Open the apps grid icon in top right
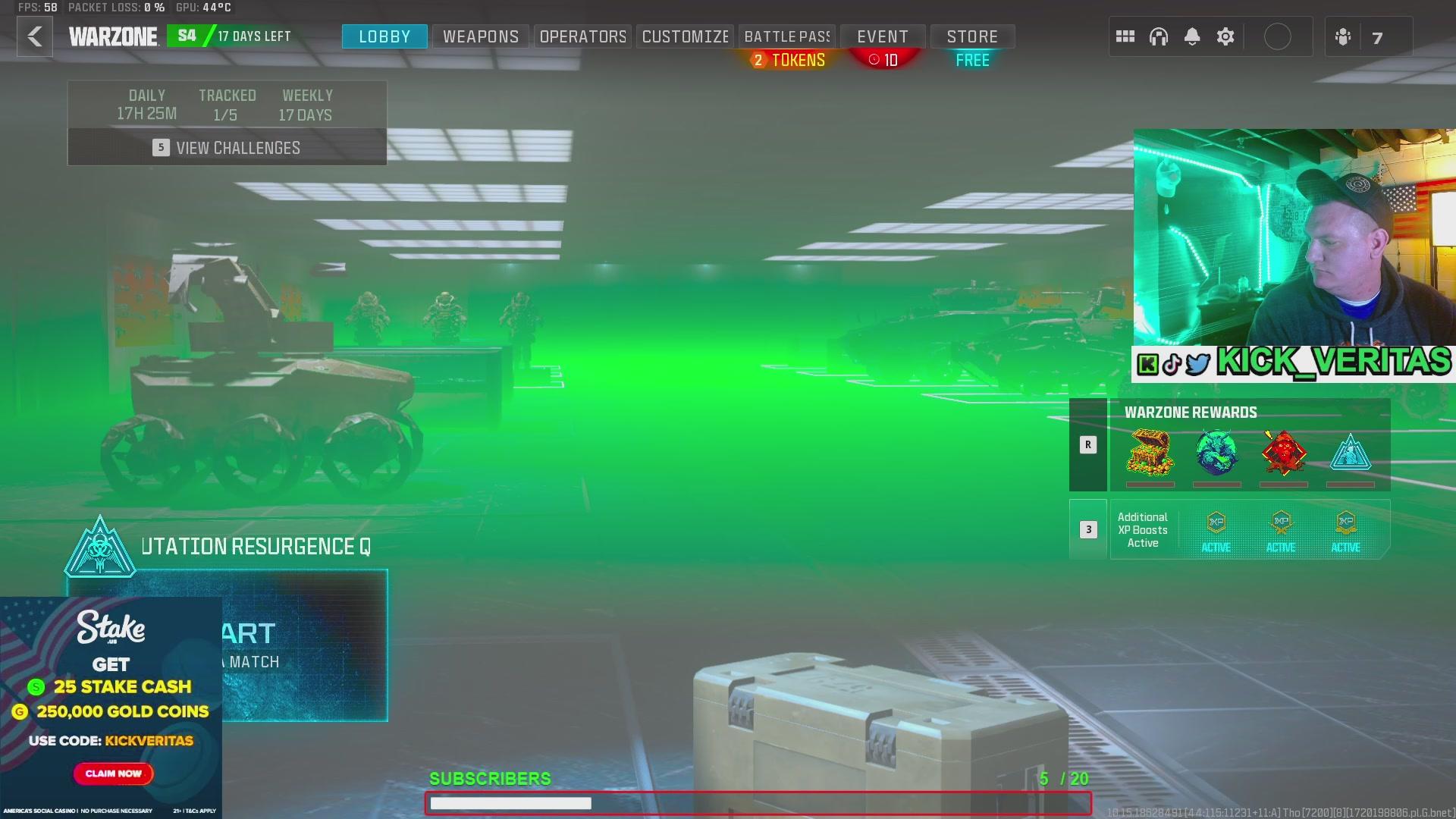The width and height of the screenshot is (1456, 819). point(1125,36)
